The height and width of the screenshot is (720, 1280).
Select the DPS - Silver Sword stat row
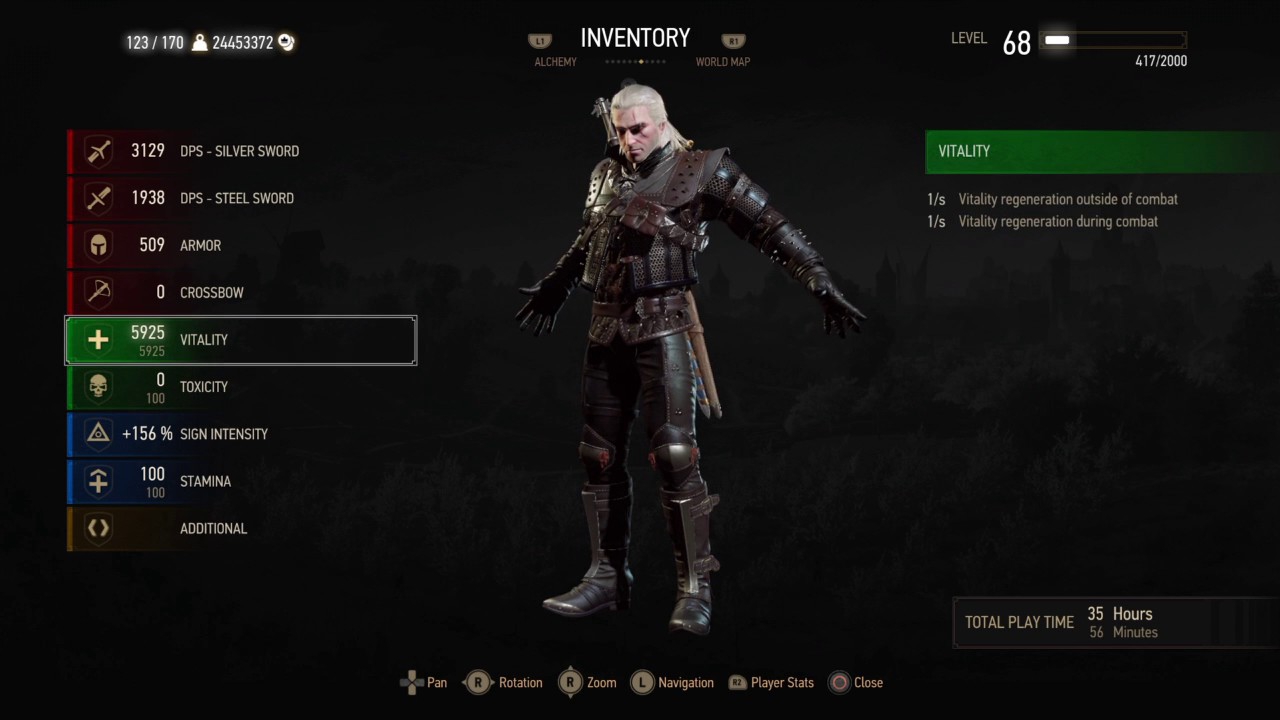tap(240, 151)
